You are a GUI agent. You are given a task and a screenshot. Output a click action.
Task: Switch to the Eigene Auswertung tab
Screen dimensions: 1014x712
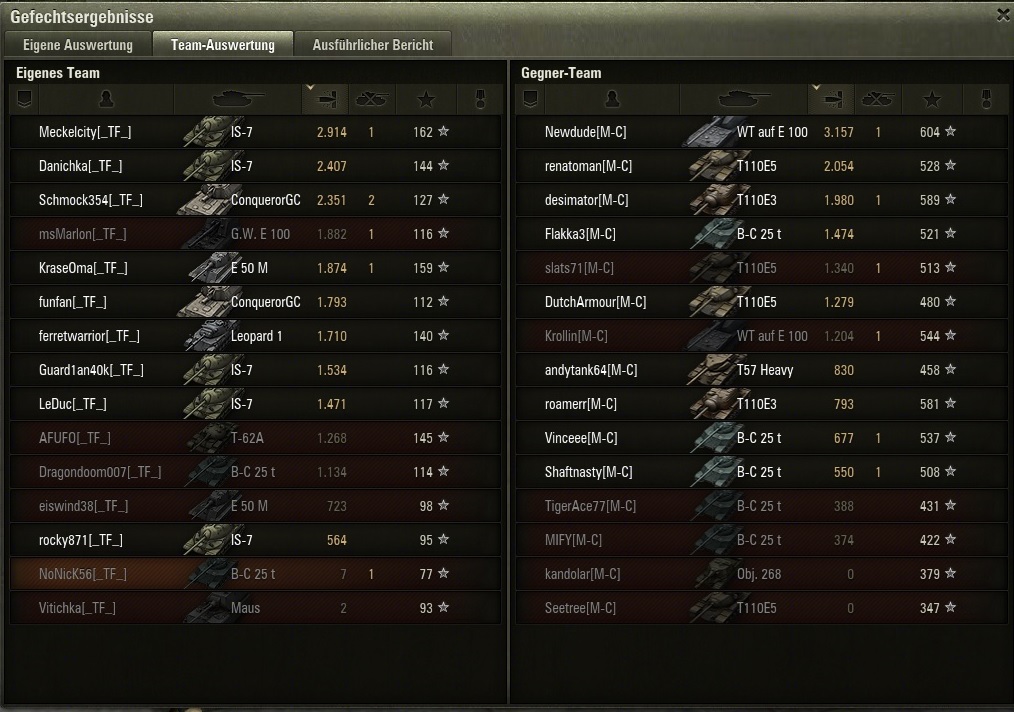pyautogui.click(x=77, y=45)
